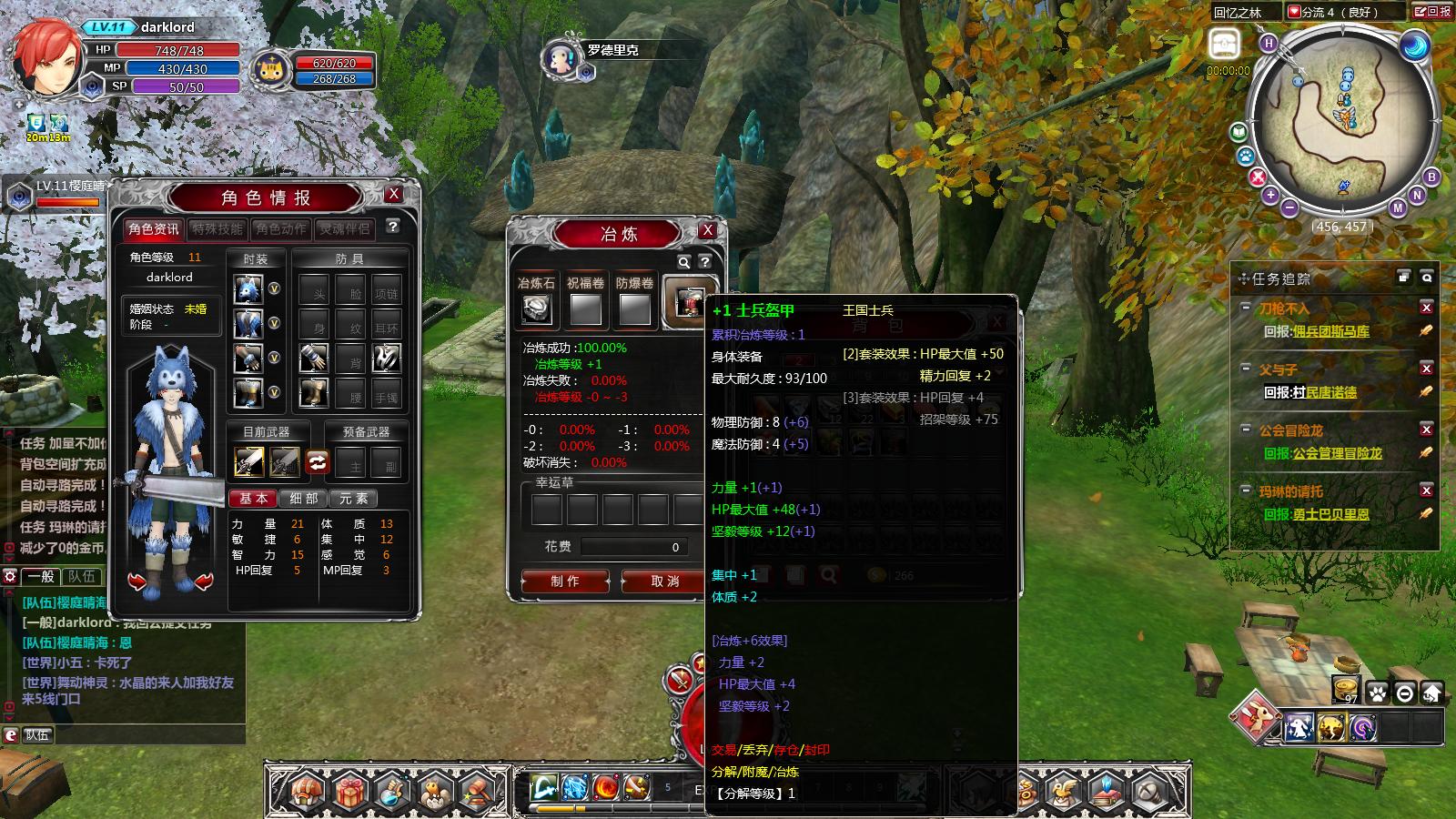
Task: Select the 灵魂伴侣 tab
Action: click(344, 229)
